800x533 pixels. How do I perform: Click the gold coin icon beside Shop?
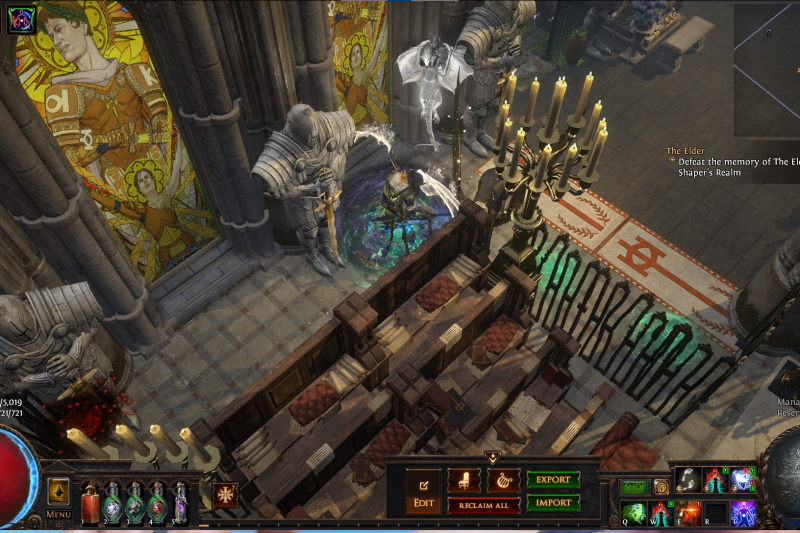[661, 487]
